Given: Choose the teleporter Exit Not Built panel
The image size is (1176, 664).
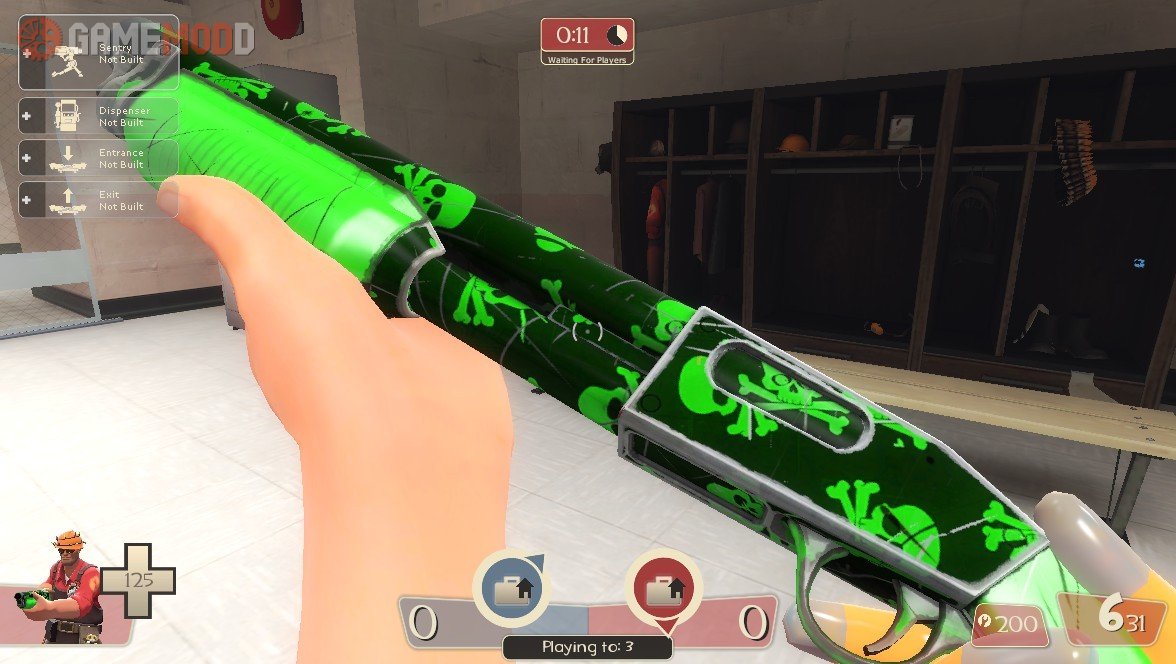Looking at the screenshot, I should click(x=98, y=200).
